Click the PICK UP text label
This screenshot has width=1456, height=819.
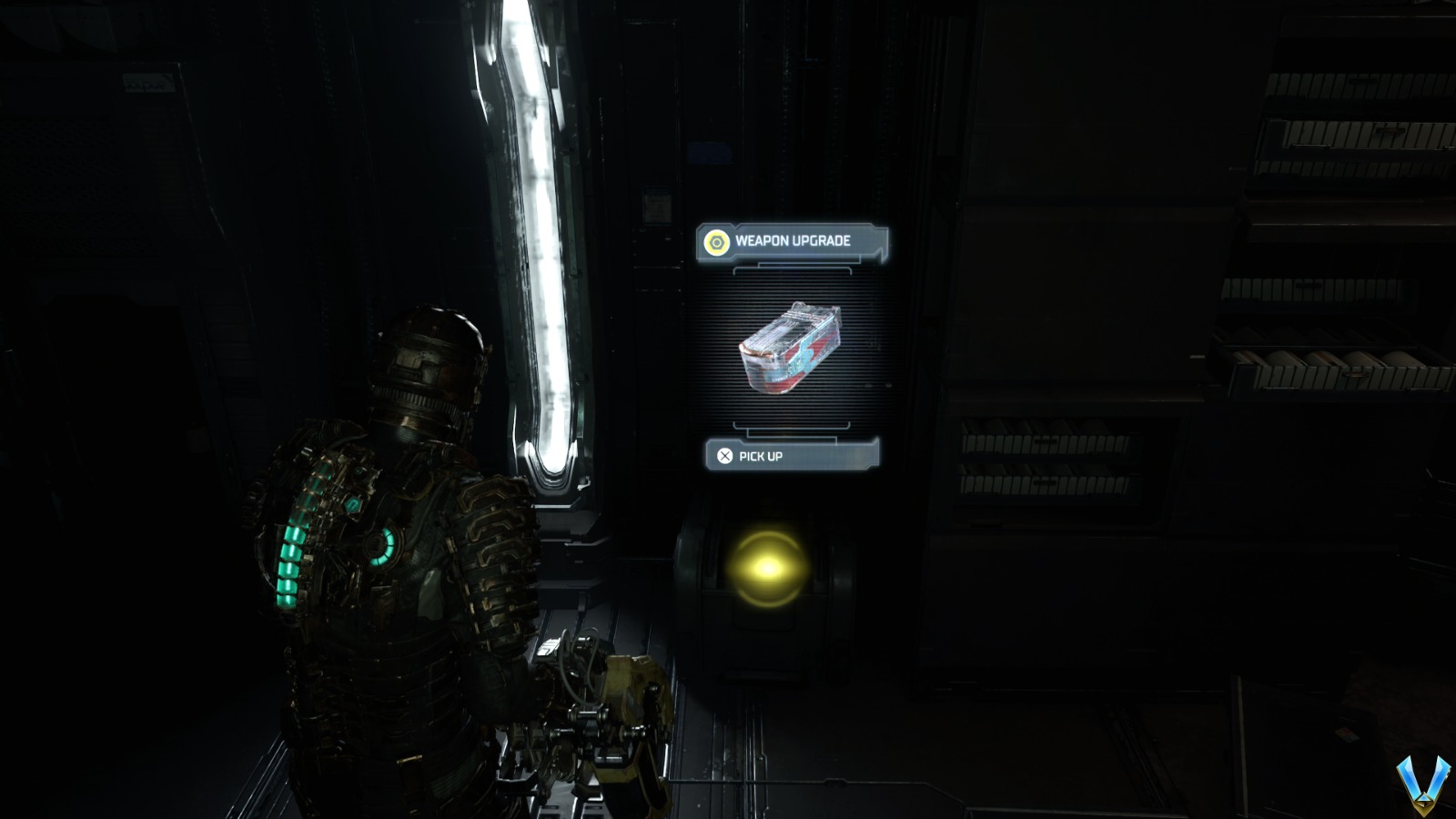point(758,458)
